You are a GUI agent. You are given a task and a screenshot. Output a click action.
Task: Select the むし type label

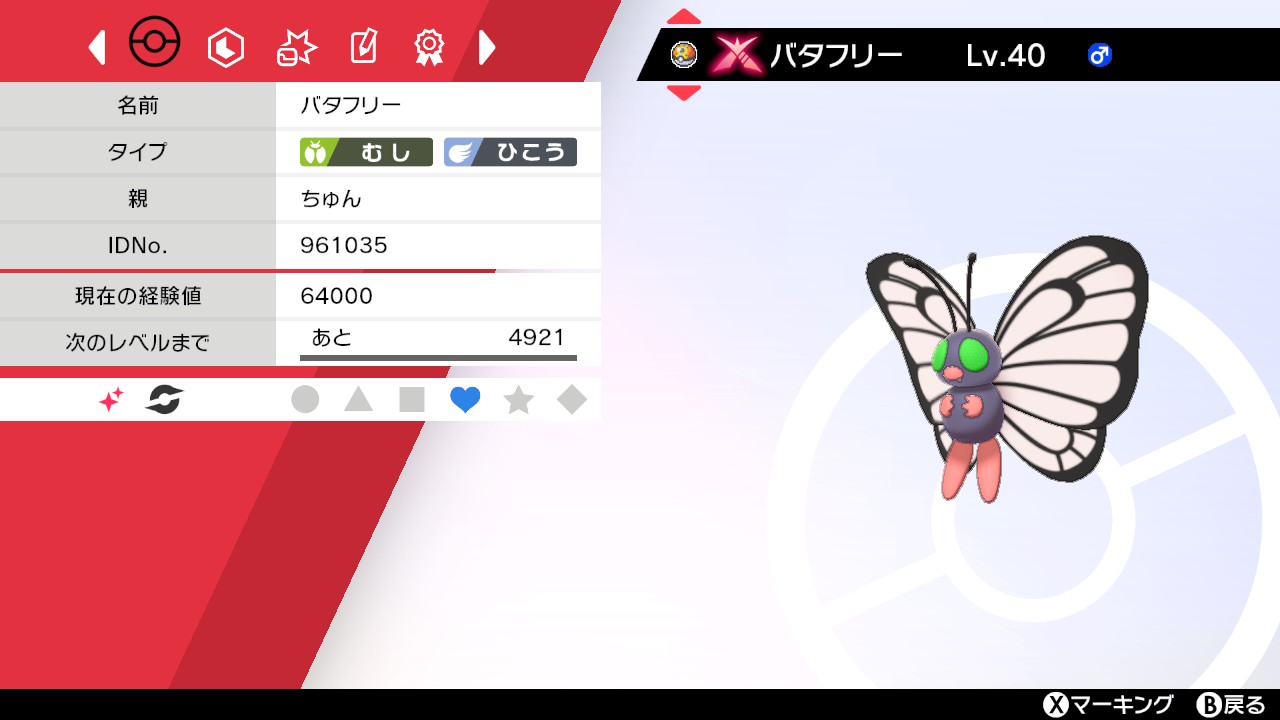click(365, 151)
